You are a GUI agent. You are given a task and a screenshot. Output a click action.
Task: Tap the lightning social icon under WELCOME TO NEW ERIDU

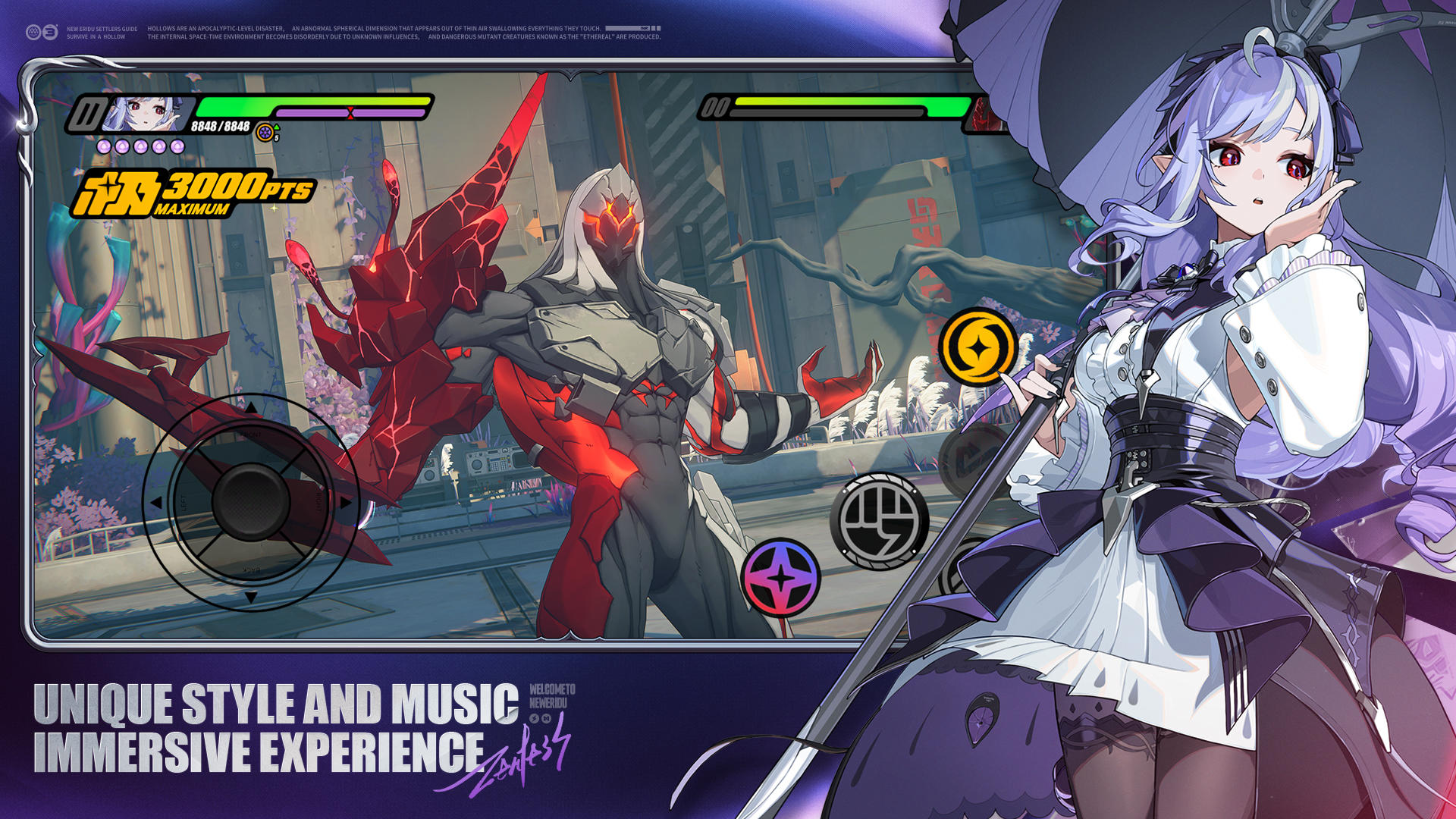(x=534, y=718)
